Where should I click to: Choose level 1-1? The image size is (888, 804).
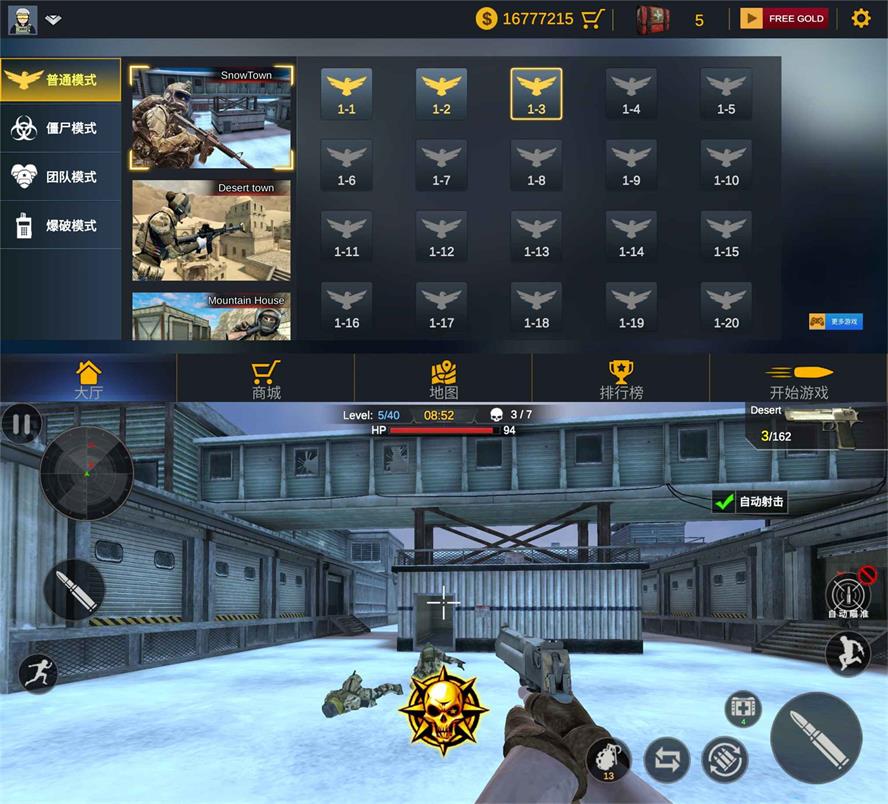coord(346,94)
